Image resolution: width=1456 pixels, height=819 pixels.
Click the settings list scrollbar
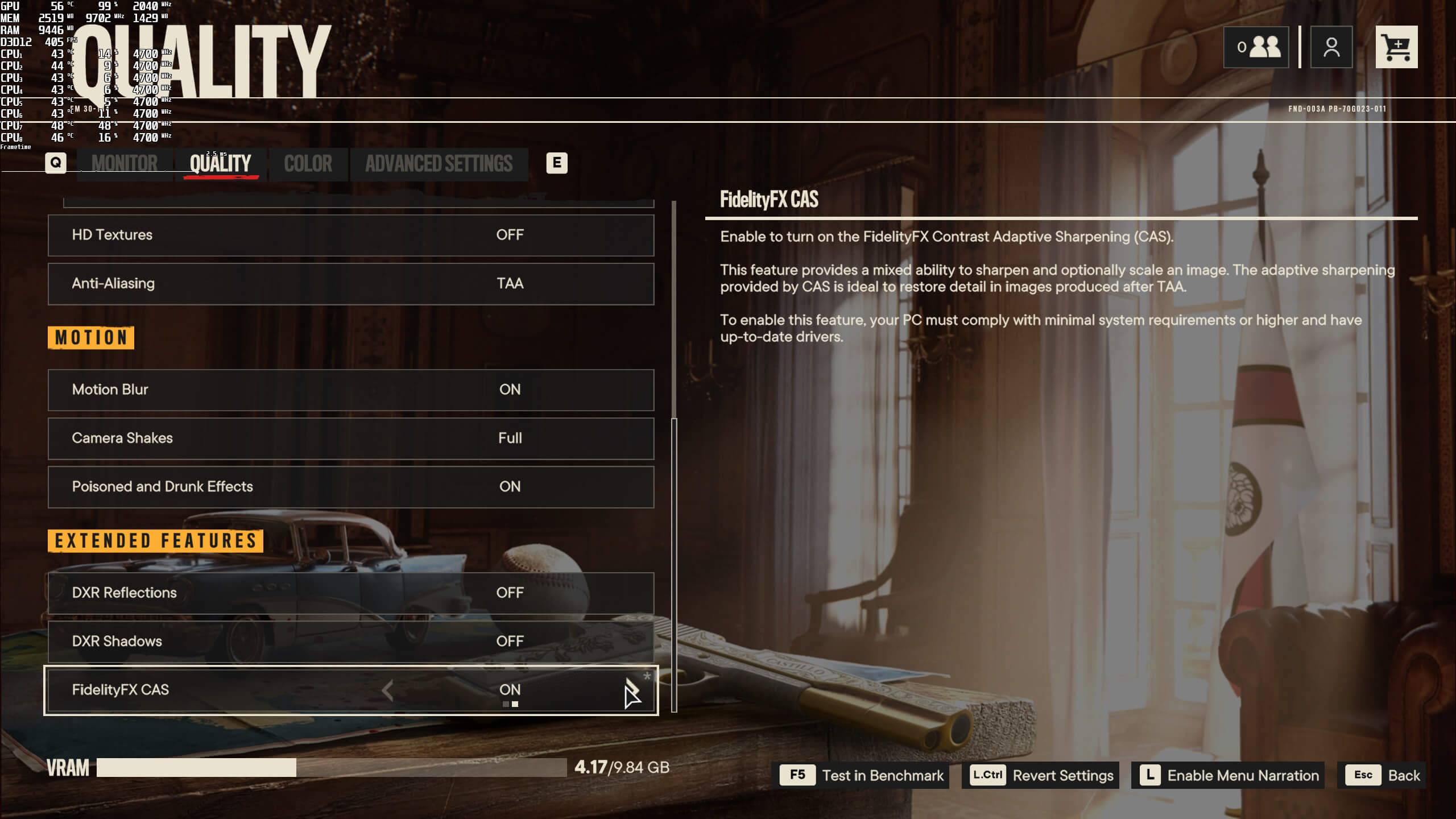coord(674,563)
